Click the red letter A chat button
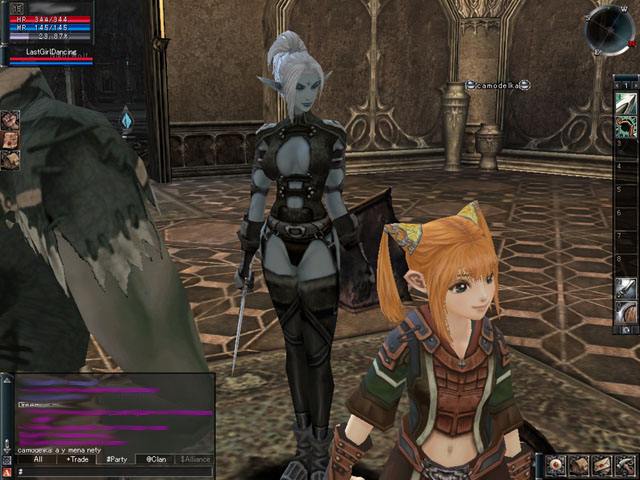 tap(8, 471)
